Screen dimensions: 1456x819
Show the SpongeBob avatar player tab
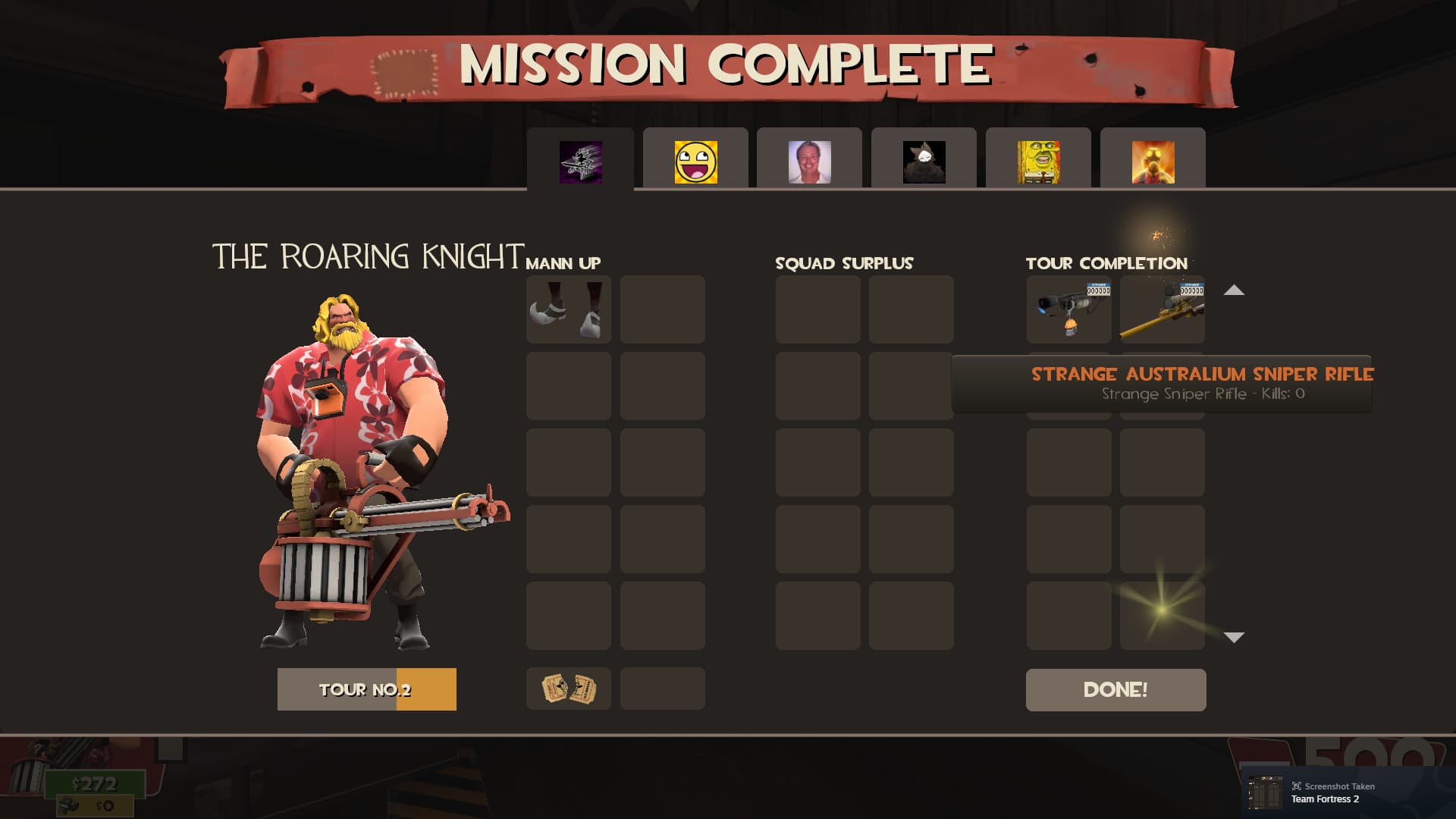[1038, 162]
